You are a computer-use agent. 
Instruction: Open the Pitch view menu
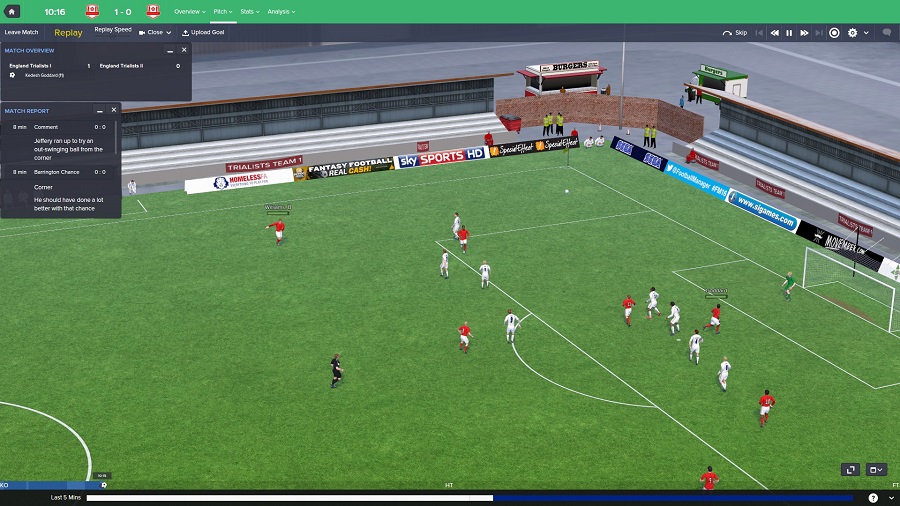click(223, 11)
